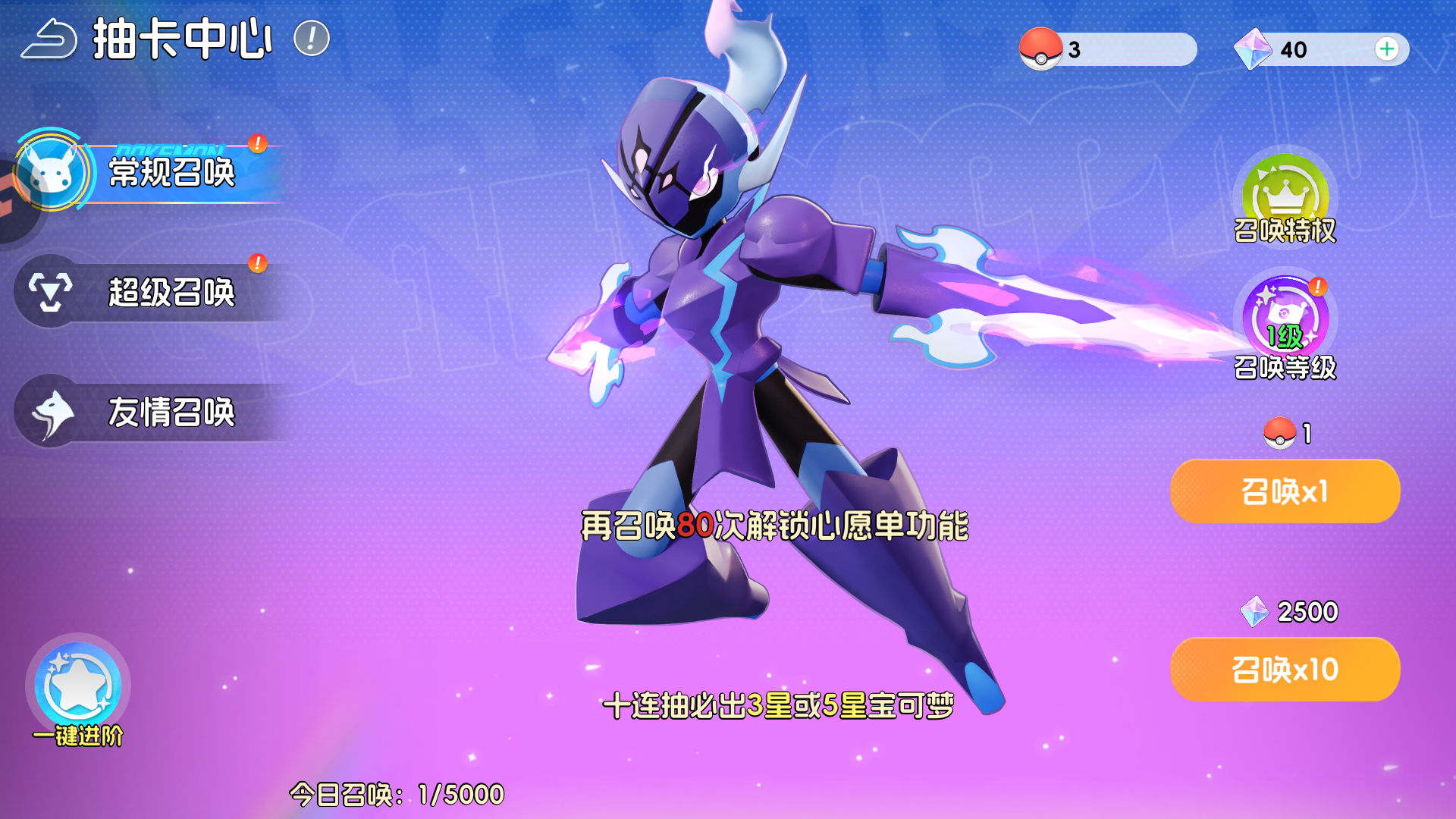
Task: Tap the 今日召唤 1/5000 counter text
Action: pos(398,794)
